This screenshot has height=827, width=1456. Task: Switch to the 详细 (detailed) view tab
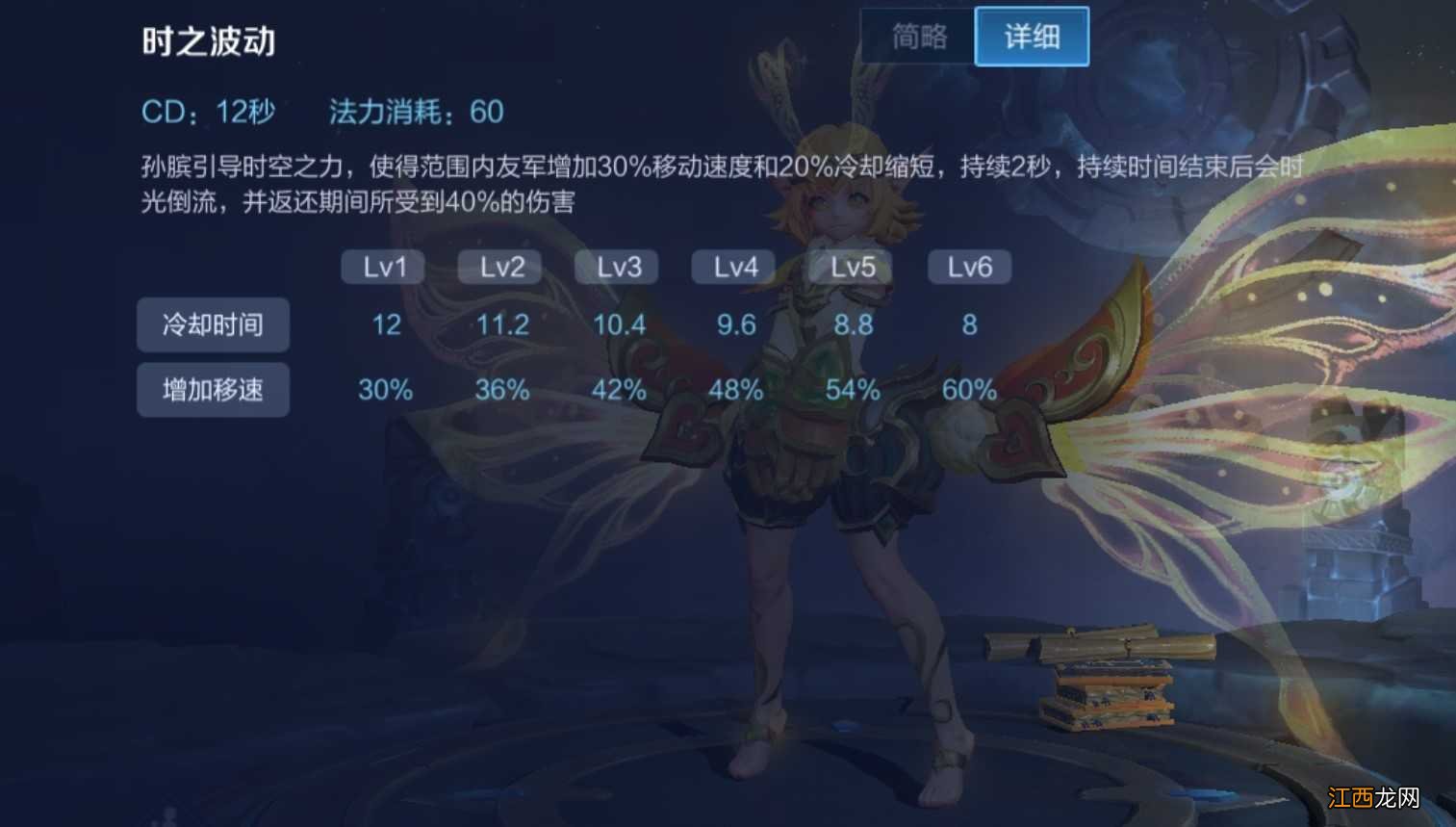(1031, 36)
